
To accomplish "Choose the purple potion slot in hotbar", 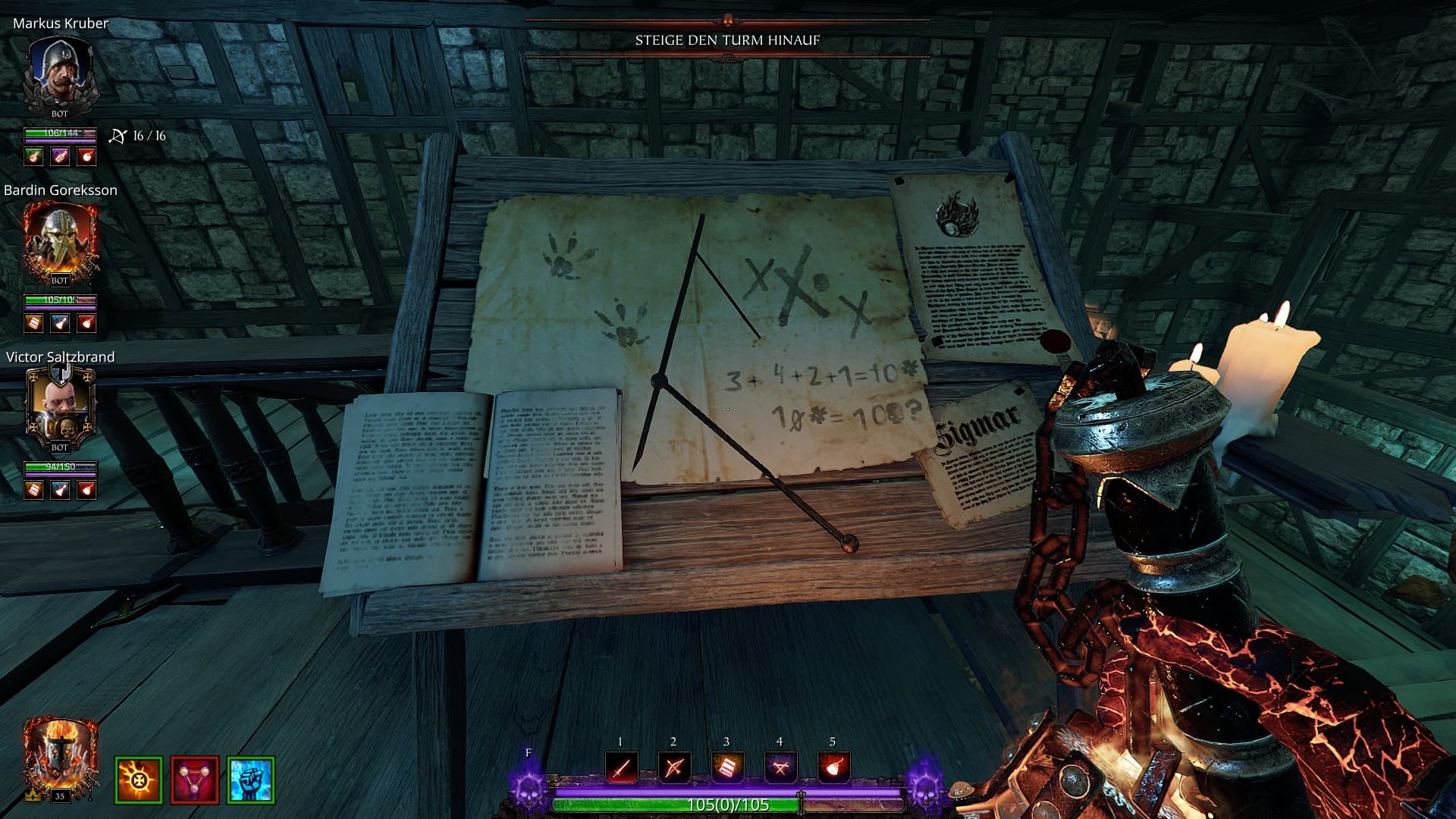I will pos(780,768).
